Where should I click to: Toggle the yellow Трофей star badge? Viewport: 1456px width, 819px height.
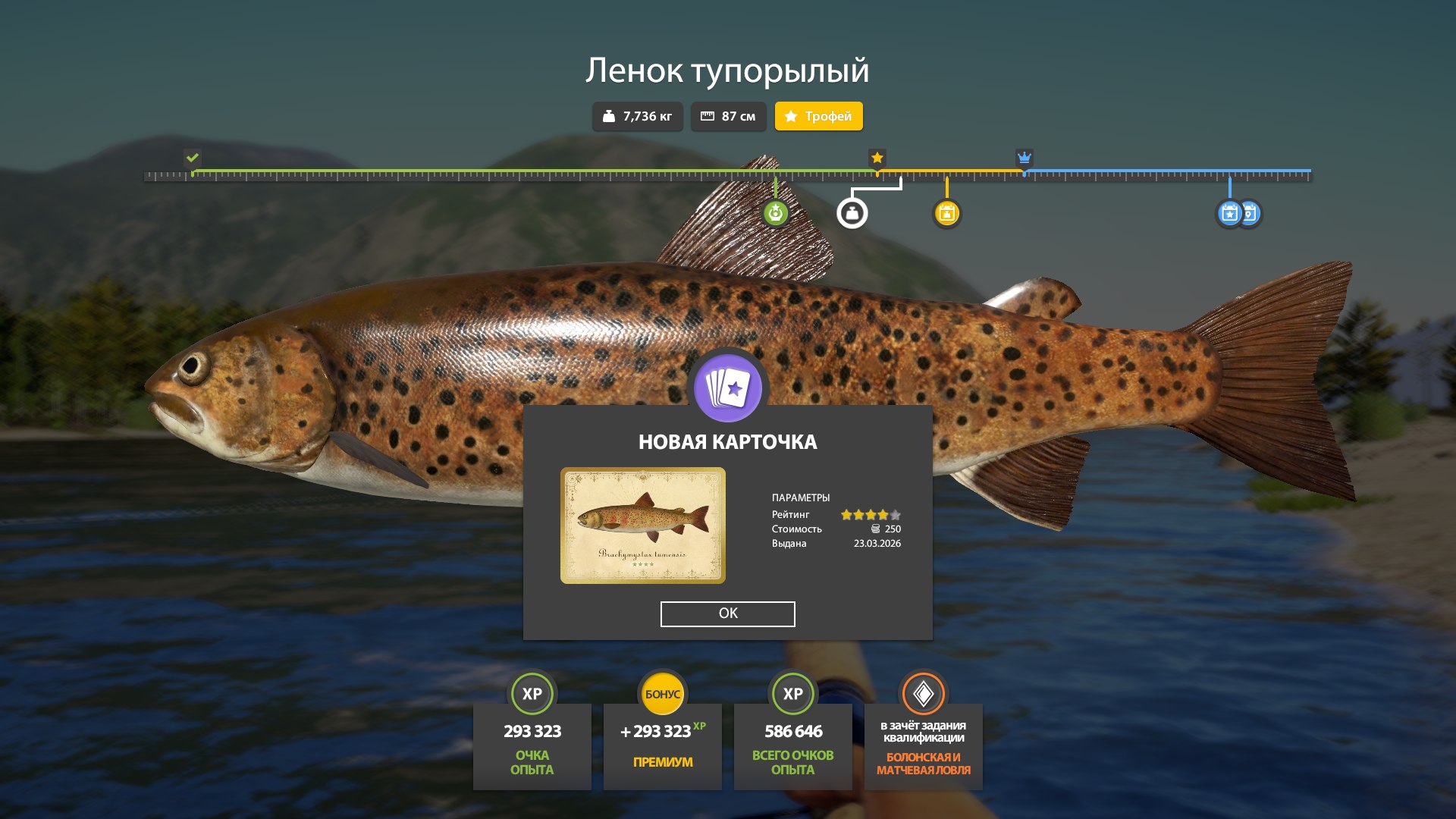(x=818, y=116)
